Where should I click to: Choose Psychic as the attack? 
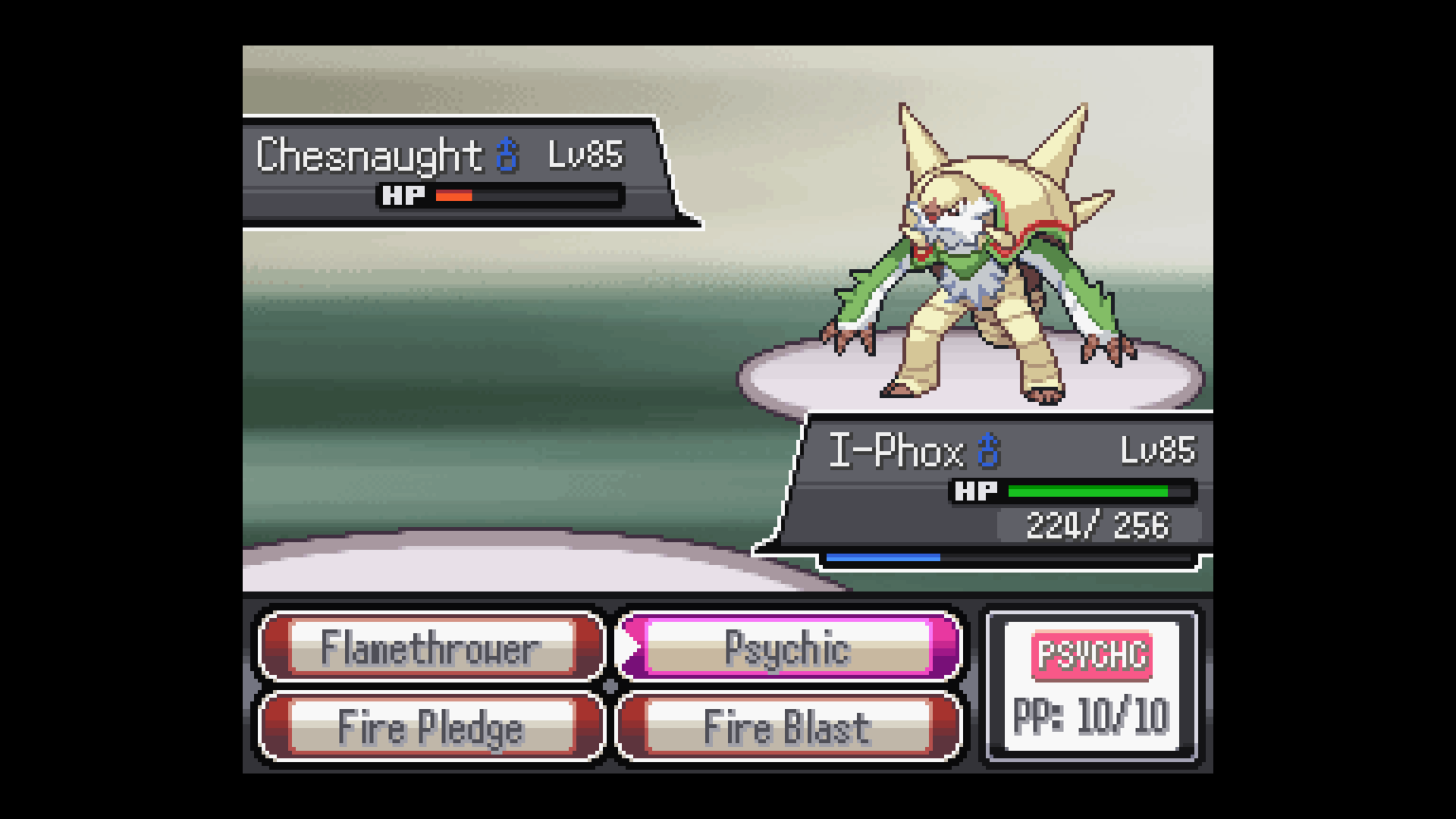point(788,648)
